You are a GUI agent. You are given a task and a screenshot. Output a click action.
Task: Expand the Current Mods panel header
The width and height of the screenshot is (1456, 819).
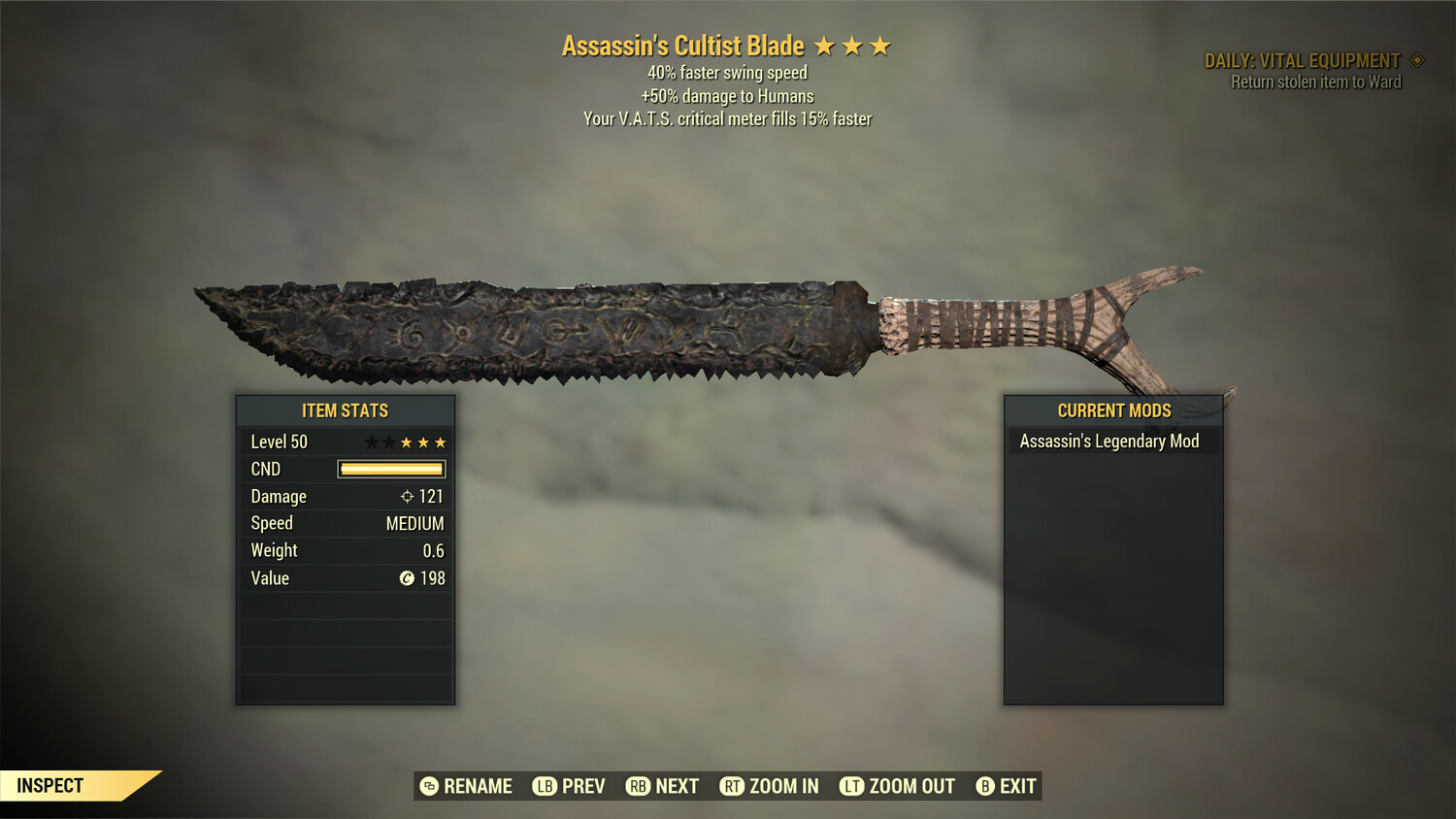[x=1112, y=410]
